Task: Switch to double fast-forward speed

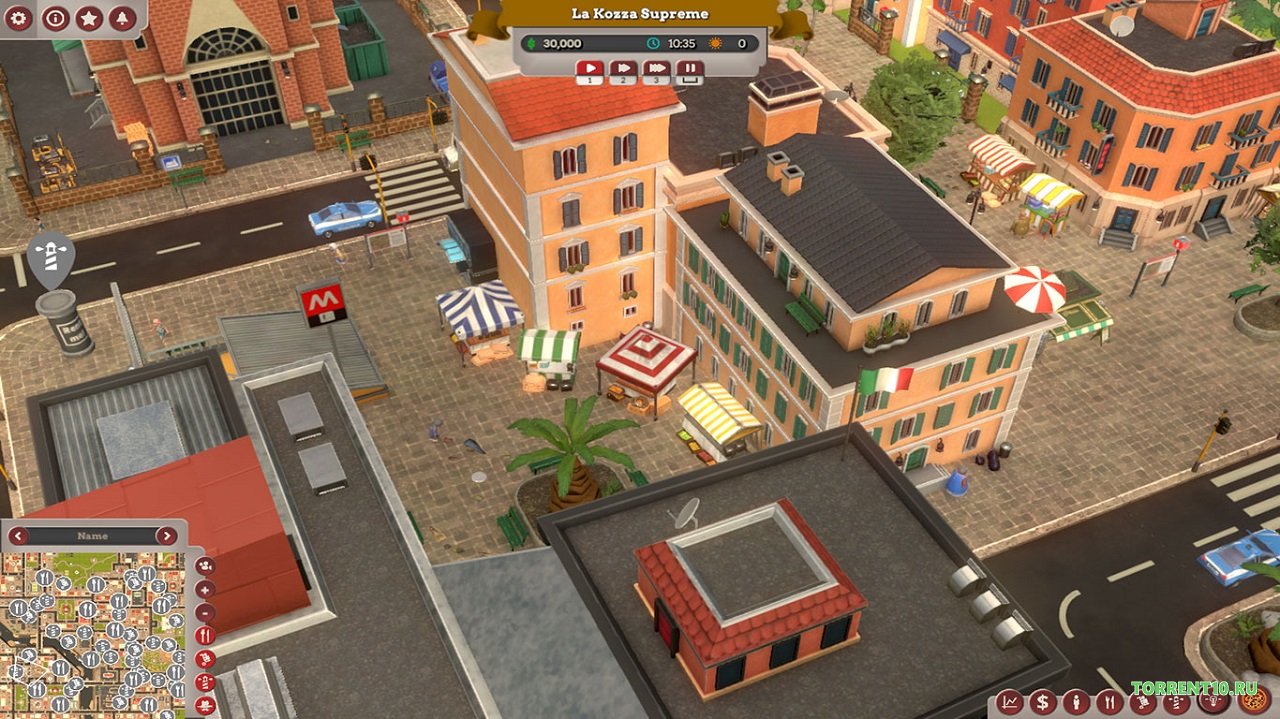Action: [623, 70]
